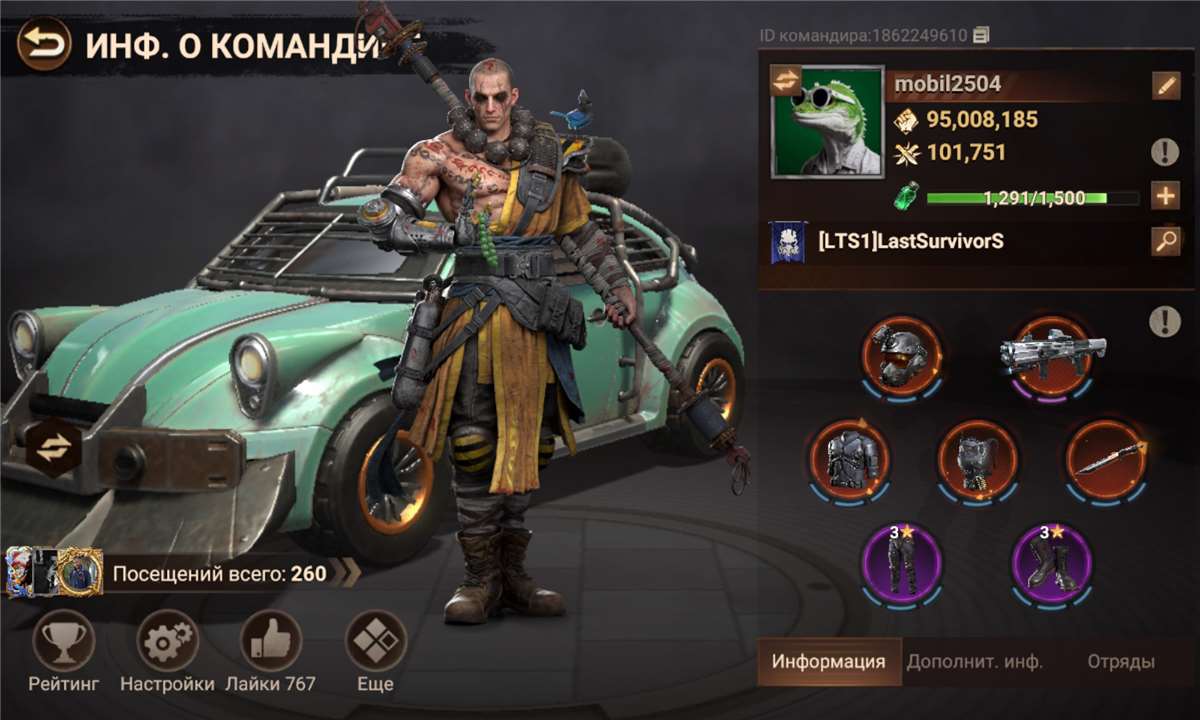Open the Отряды tab
Viewport: 1200px width, 720px height.
pos(1121,662)
